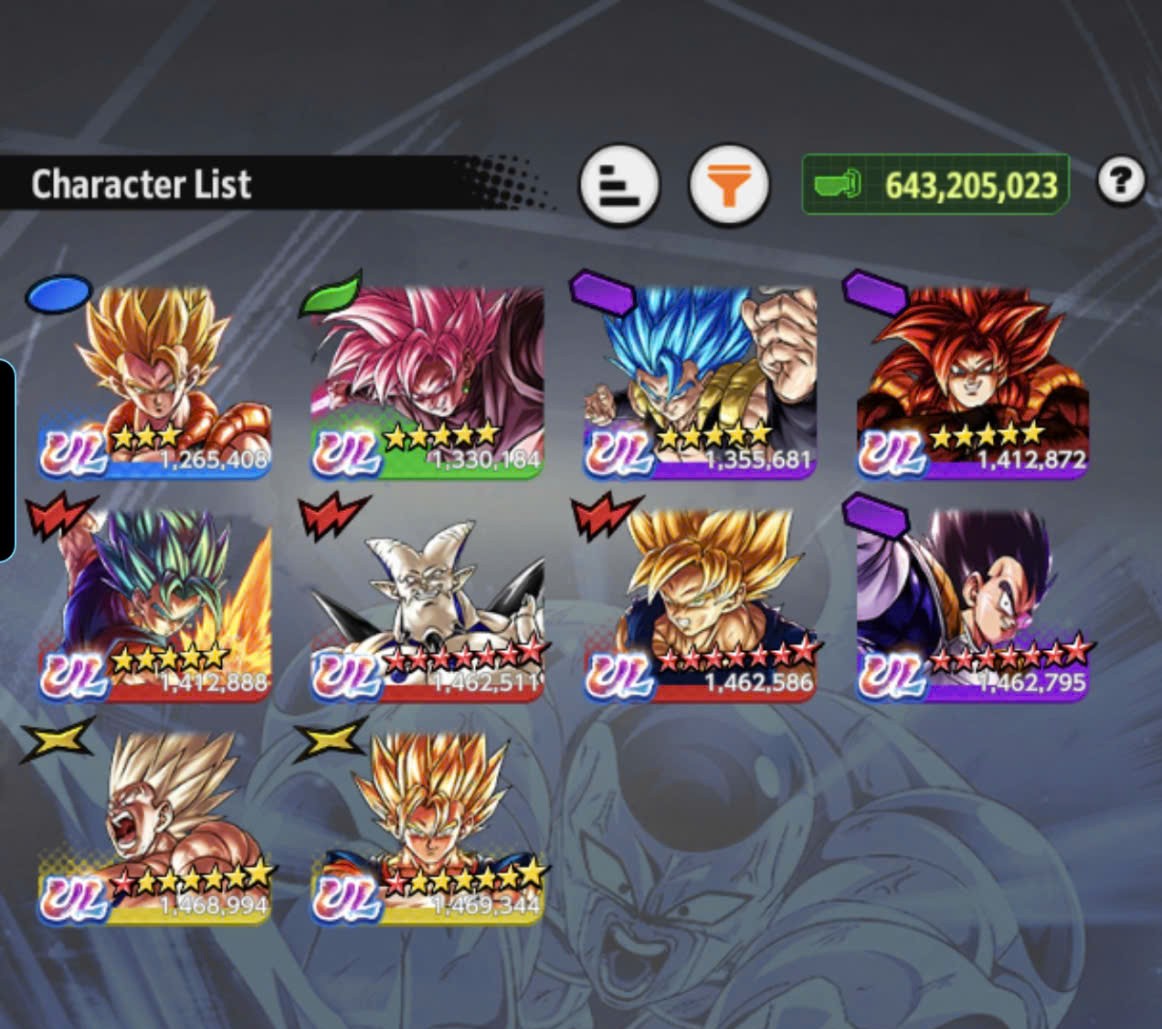1162x1029 pixels.
Task: Choose the white armored character card 1,462,511
Action: pyautogui.click(x=428, y=603)
